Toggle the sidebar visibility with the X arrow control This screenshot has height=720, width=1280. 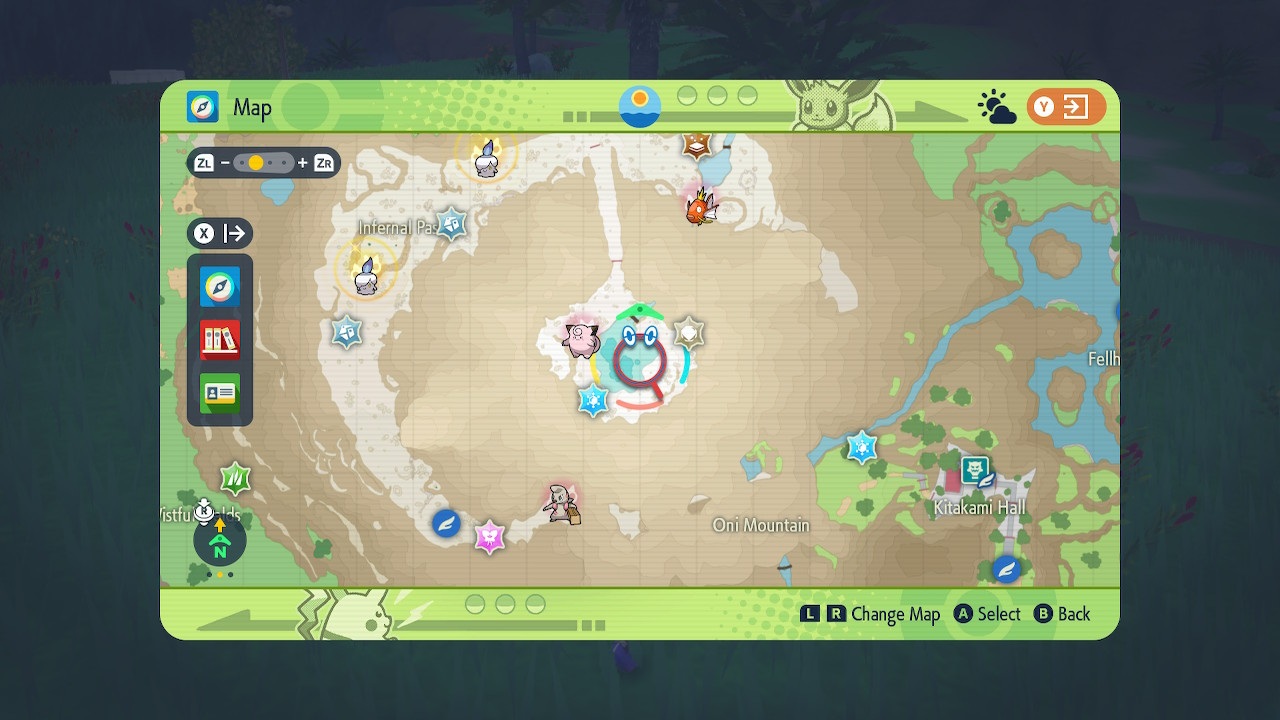point(220,233)
